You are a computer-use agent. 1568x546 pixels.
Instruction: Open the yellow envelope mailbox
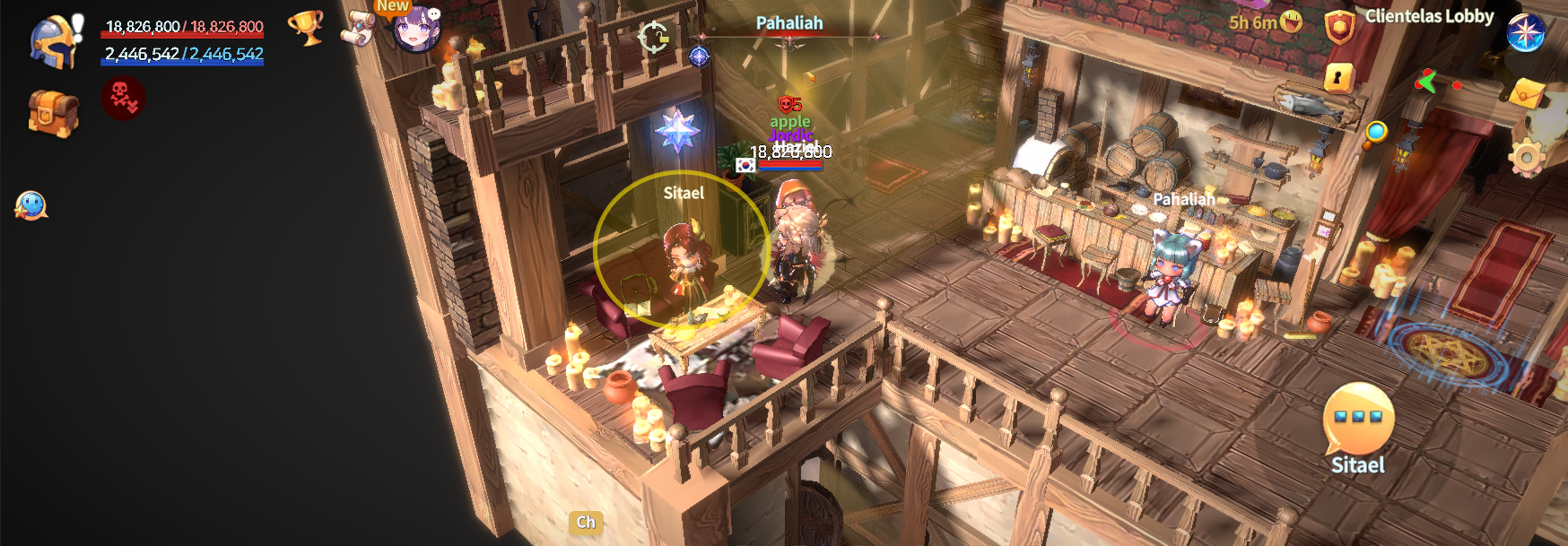point(1528,92)
